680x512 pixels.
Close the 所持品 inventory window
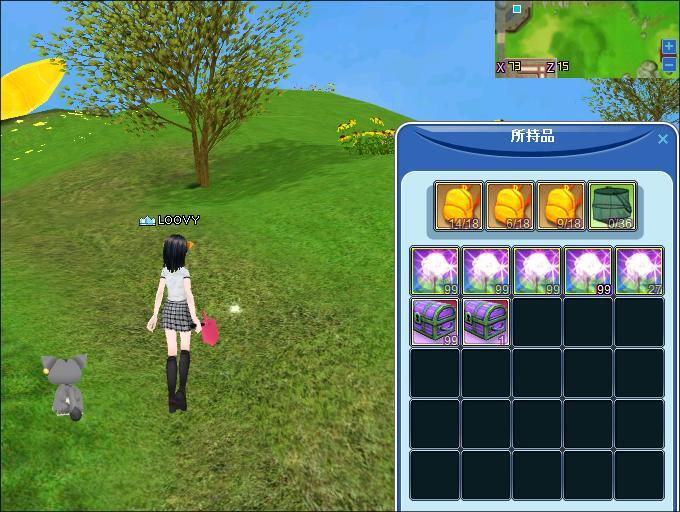662,139
